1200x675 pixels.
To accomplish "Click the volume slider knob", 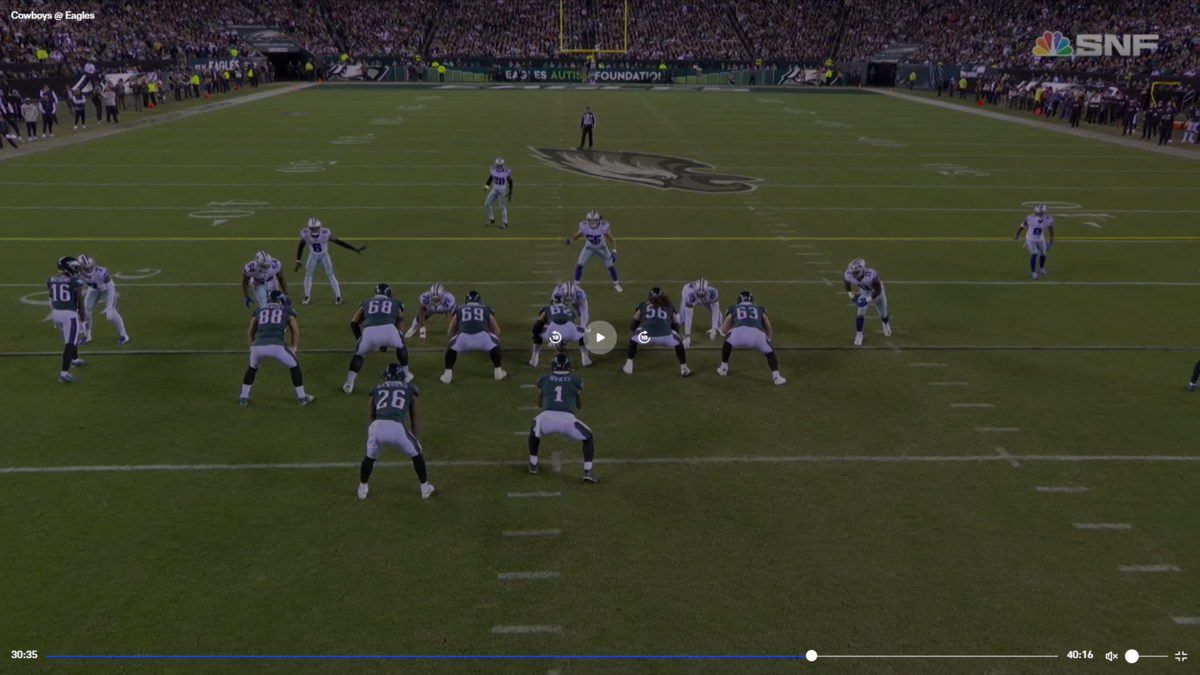I will tap(1132, 656).
